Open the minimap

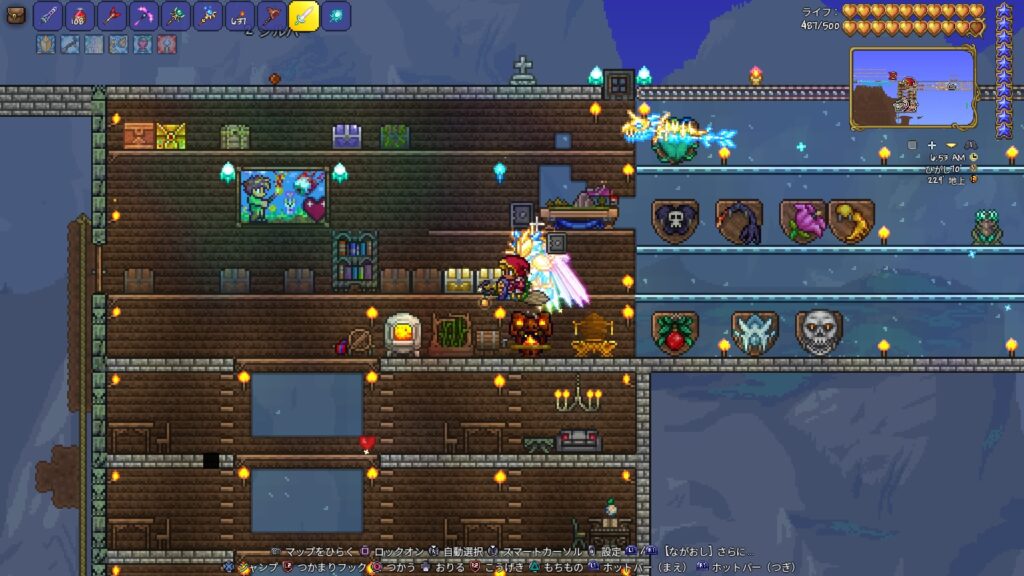pos(913,87)
